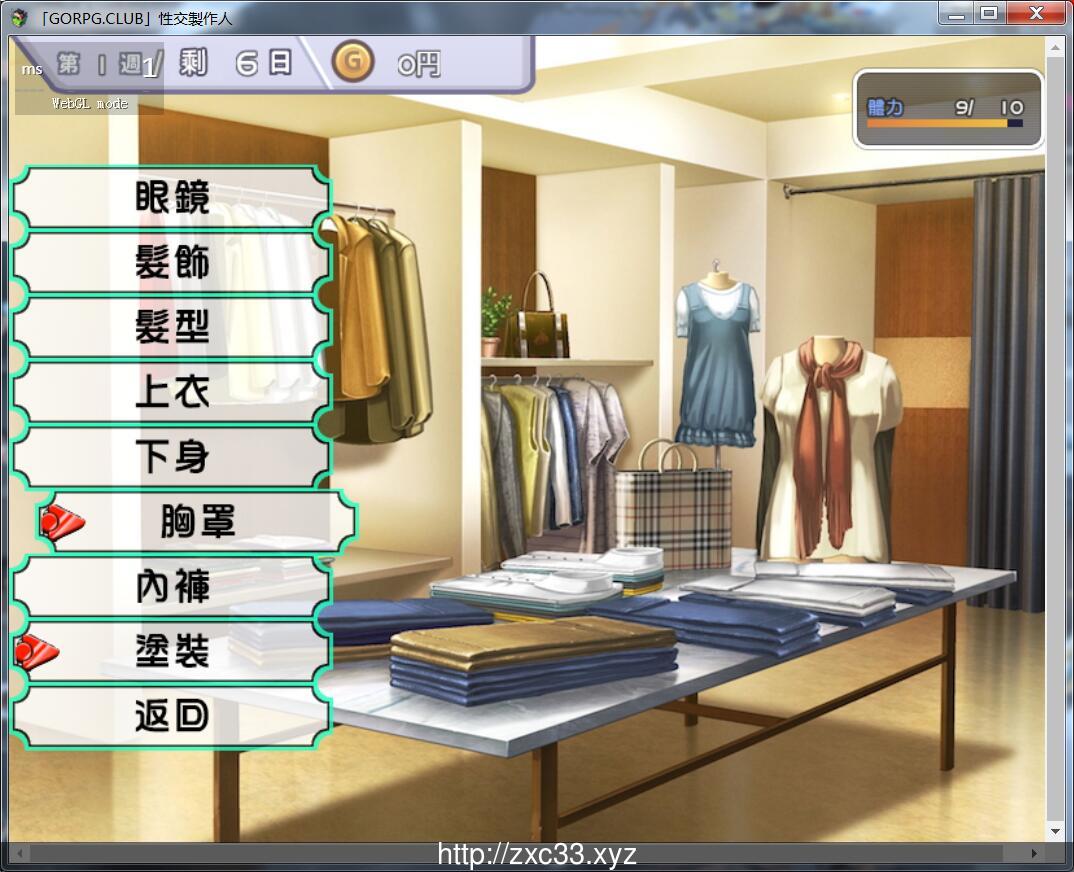Open the 內褲 category
1074x872 pixels.
tap(171, 587)
